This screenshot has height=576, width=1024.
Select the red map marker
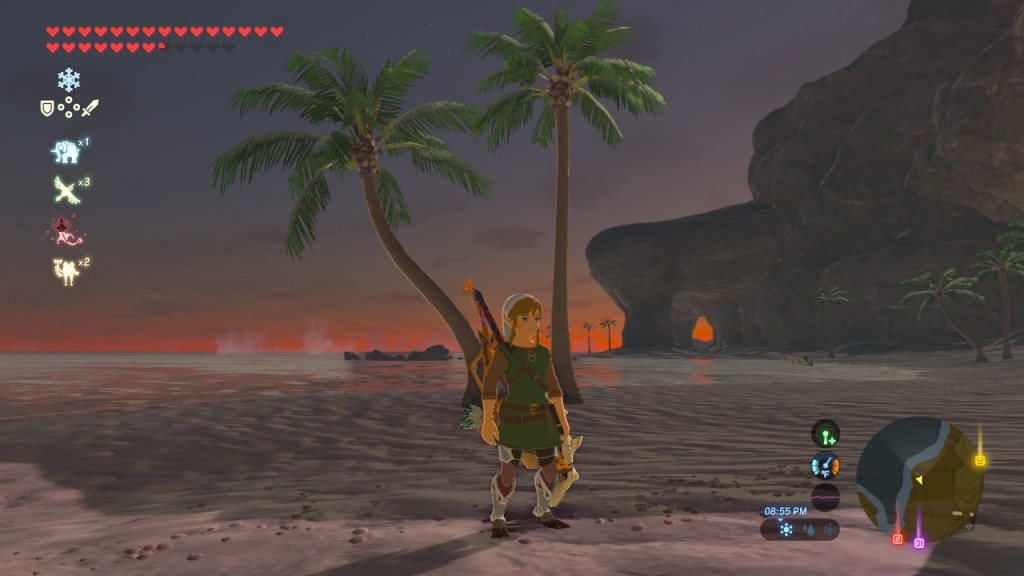(897, 539)
